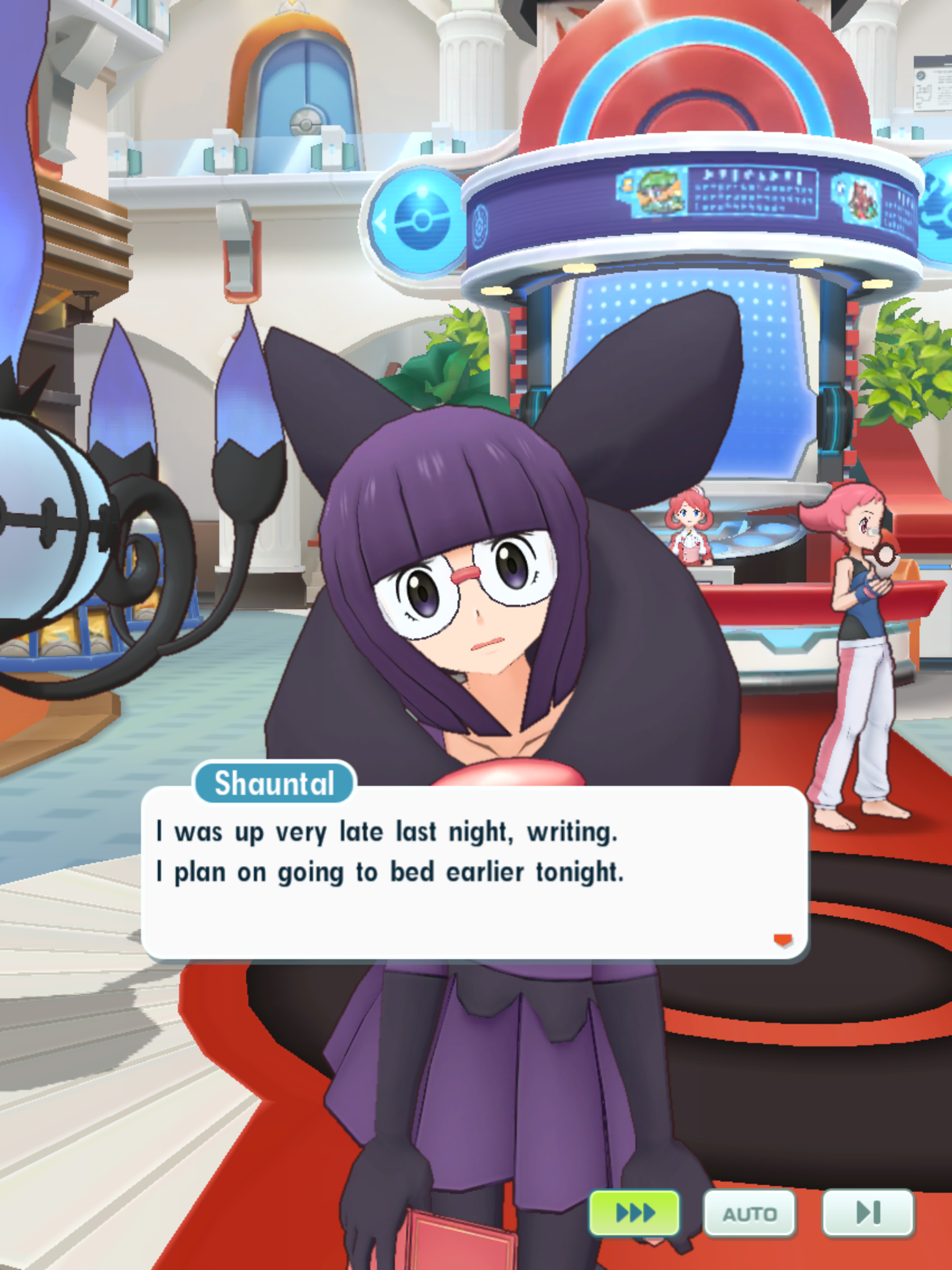
Task: Toggle the green fast-forward button
Action: pyautogui.click(x=634, y=1212)
